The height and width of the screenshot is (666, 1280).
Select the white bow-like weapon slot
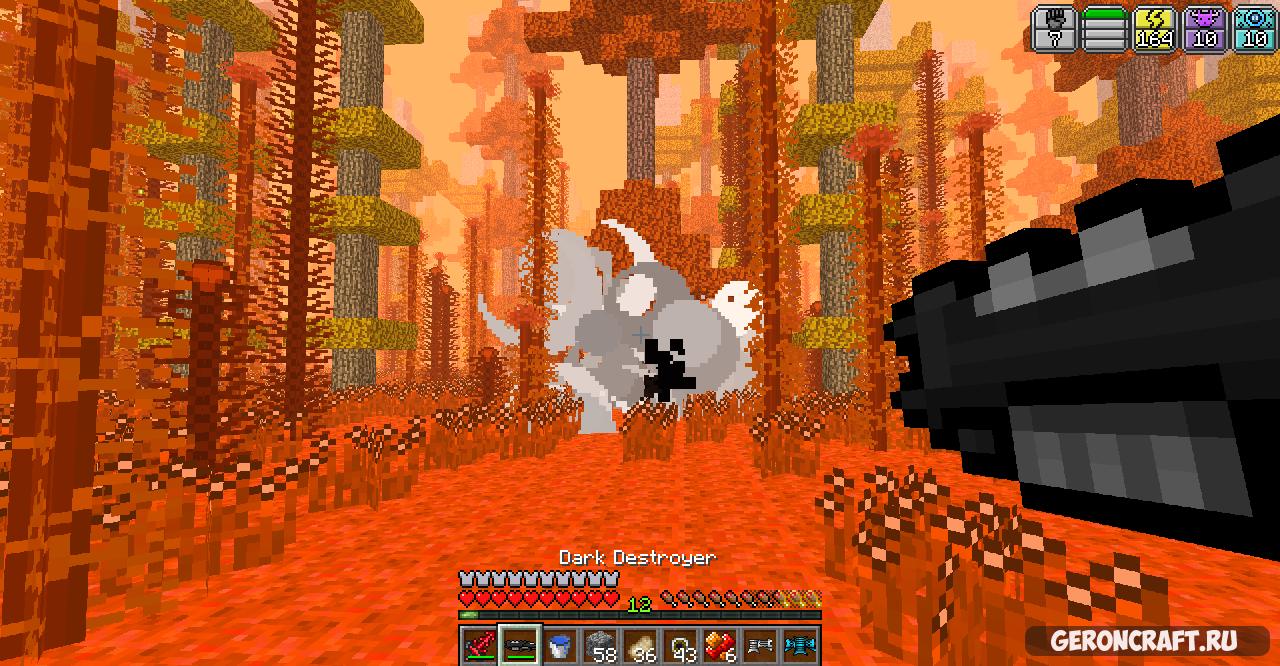761,646
